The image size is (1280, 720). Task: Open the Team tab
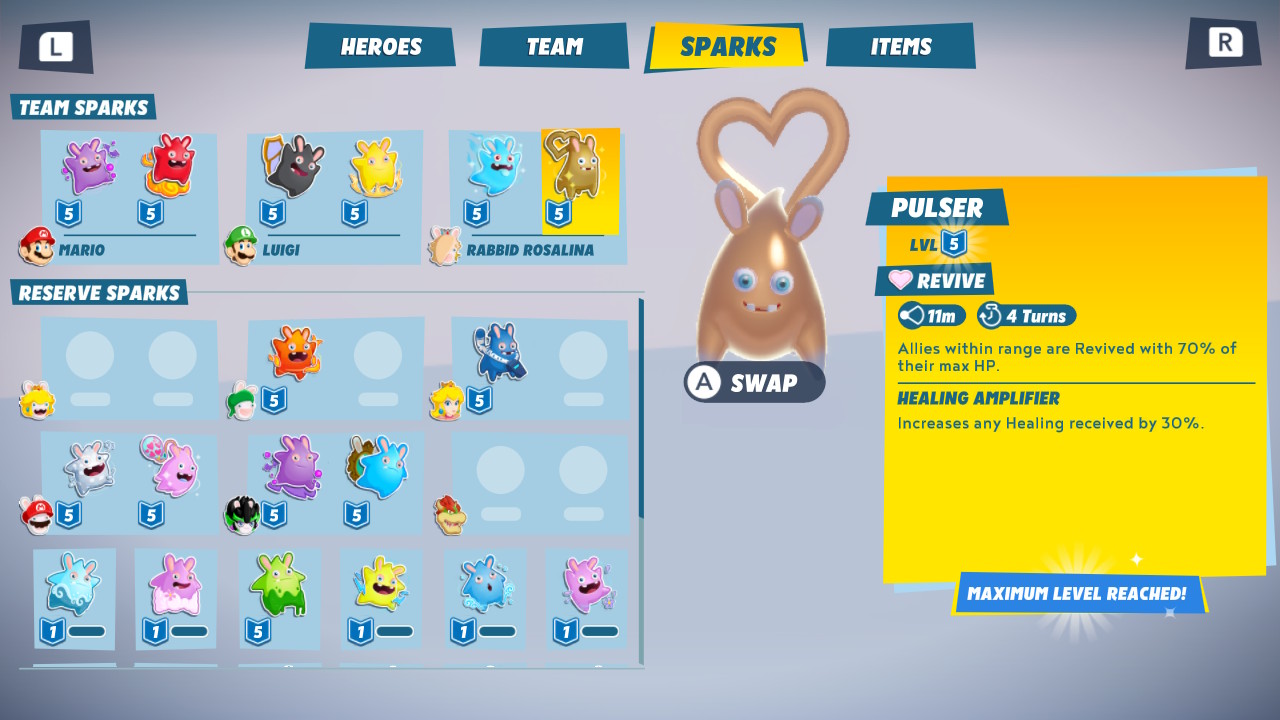(x=554, y=45)
